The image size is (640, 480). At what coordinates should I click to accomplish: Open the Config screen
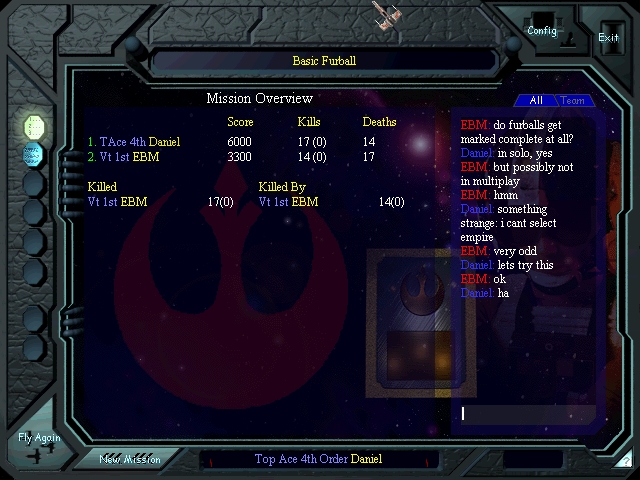[x=543, y=30]
